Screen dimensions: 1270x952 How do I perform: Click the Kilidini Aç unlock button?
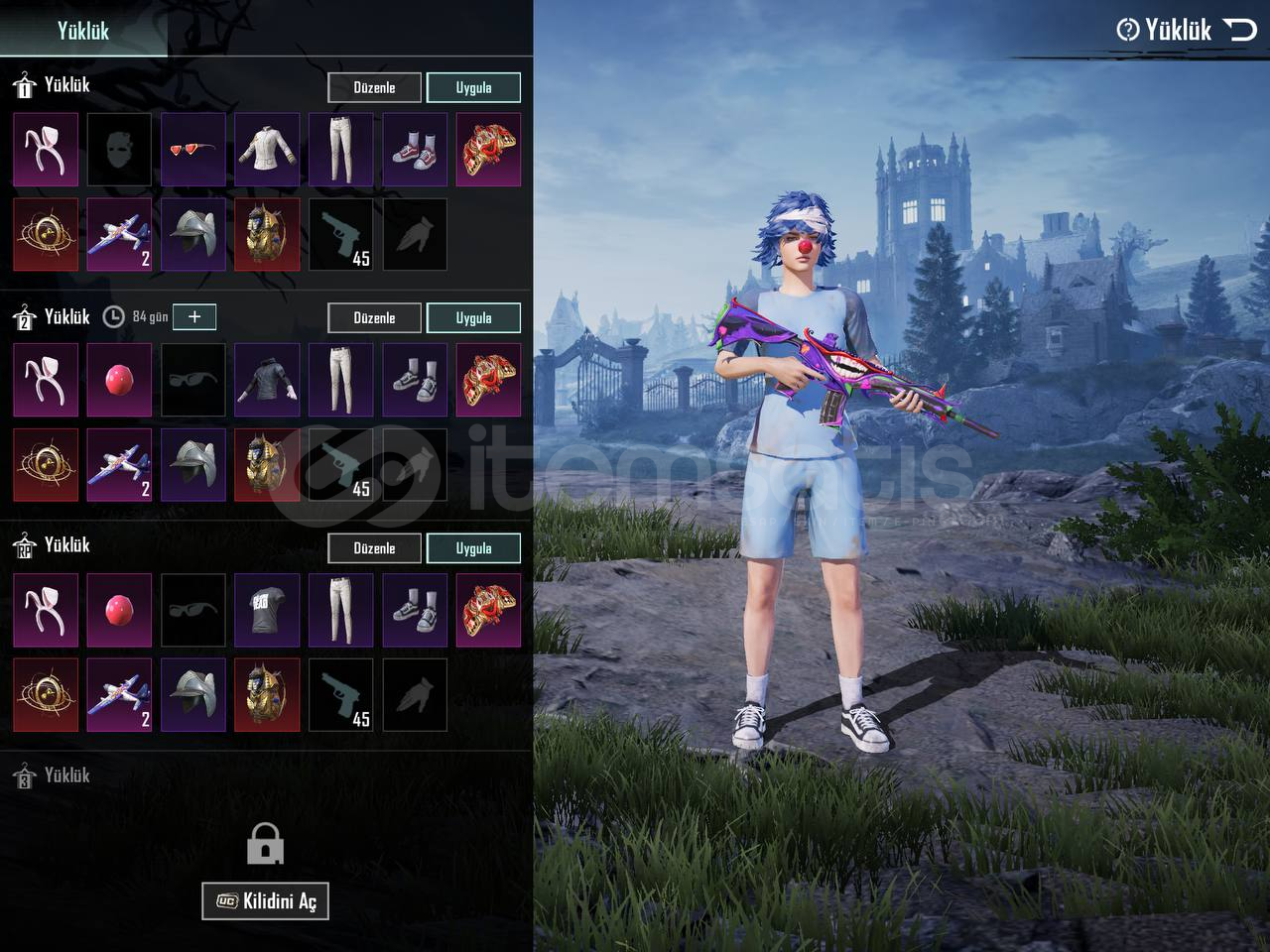pyautogui.click(x=265, y=900)
